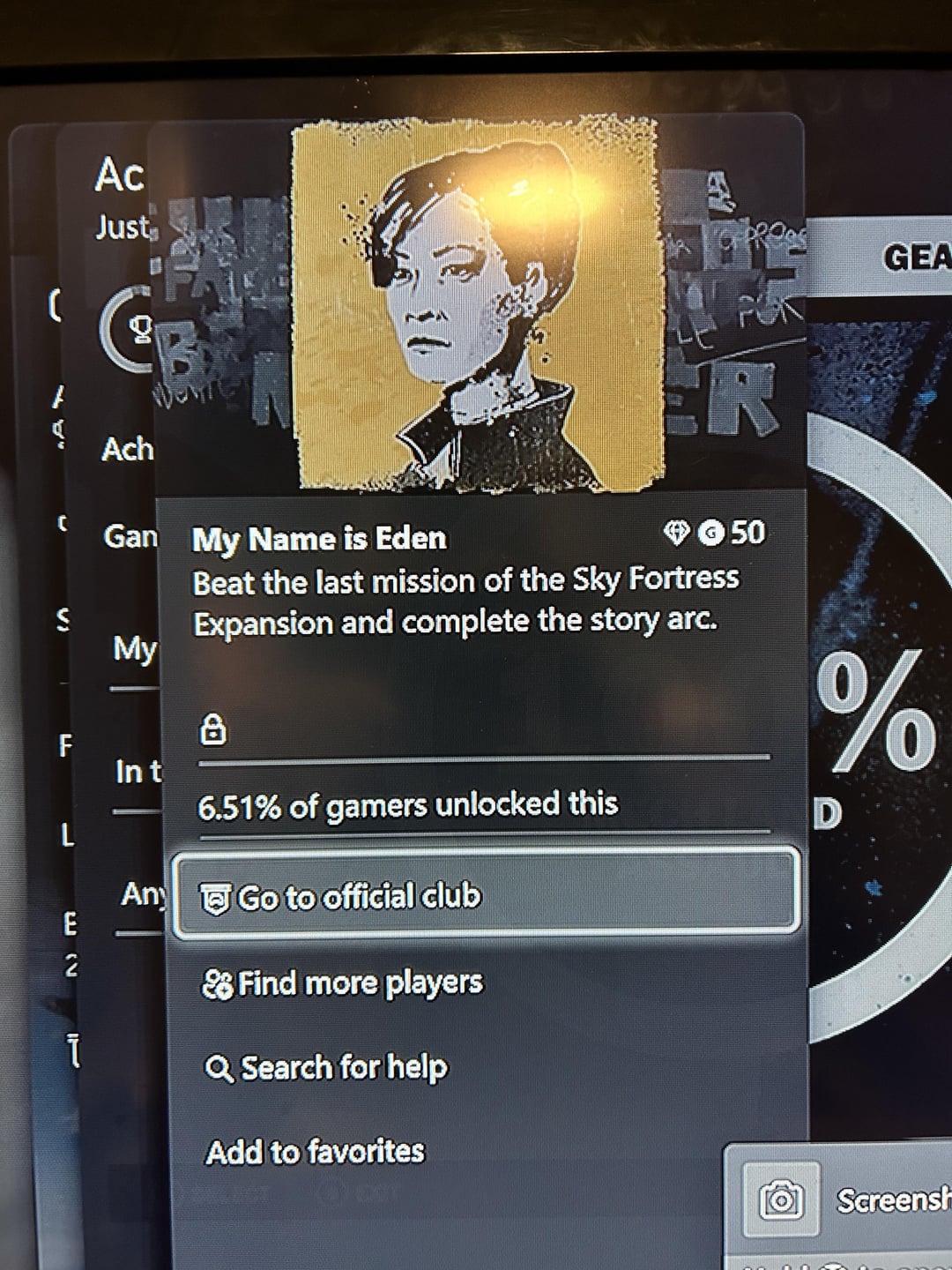952x1270 pixels.
Task: View the My Name is Eden achievement art
Action: (x=479, y=303)
